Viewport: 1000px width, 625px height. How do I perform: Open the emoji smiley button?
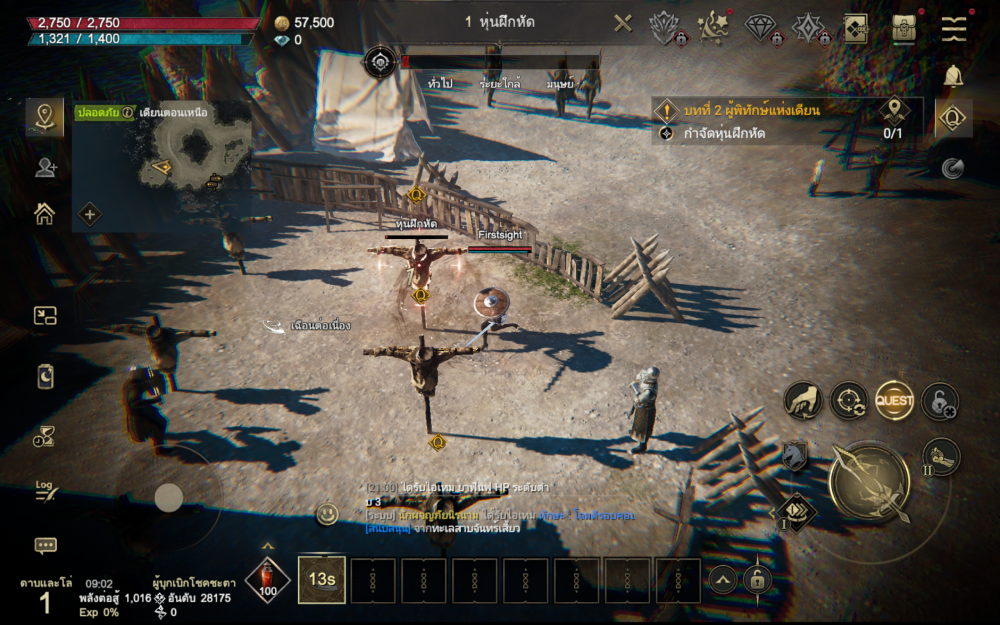[x=327, y=514]
